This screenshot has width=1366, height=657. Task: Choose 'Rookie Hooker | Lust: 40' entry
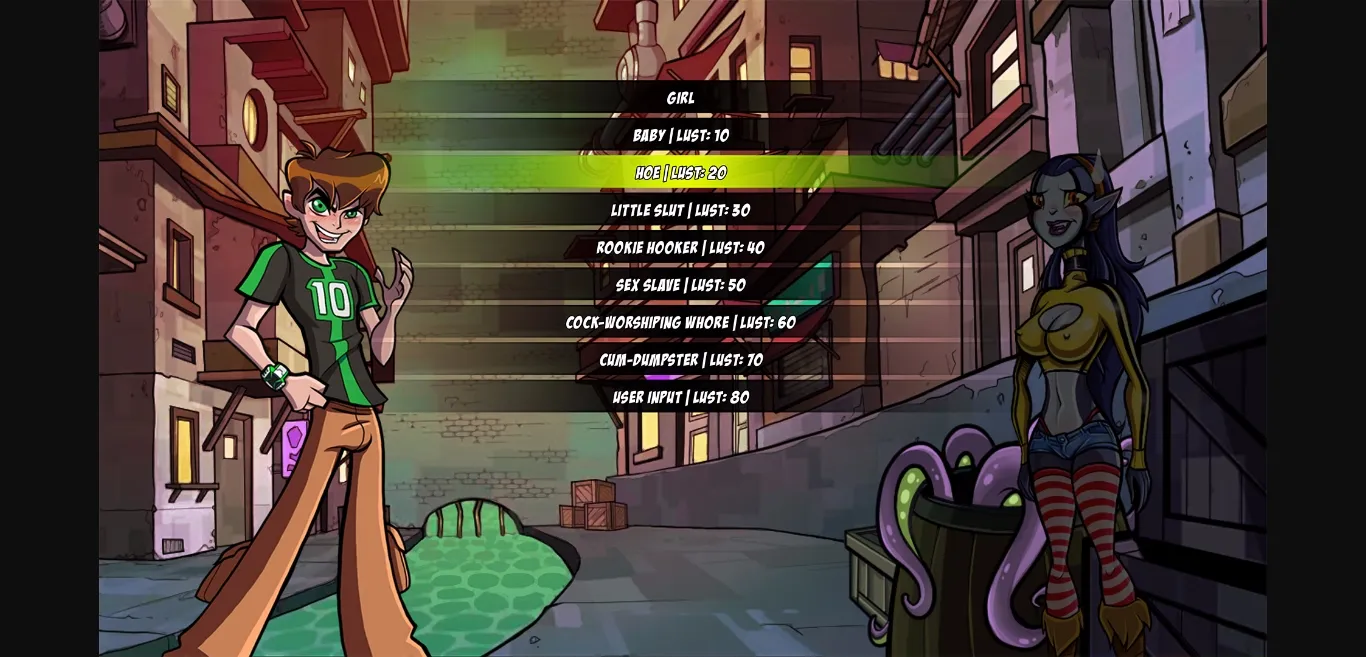pyautogui.click(x=681, y=248)
